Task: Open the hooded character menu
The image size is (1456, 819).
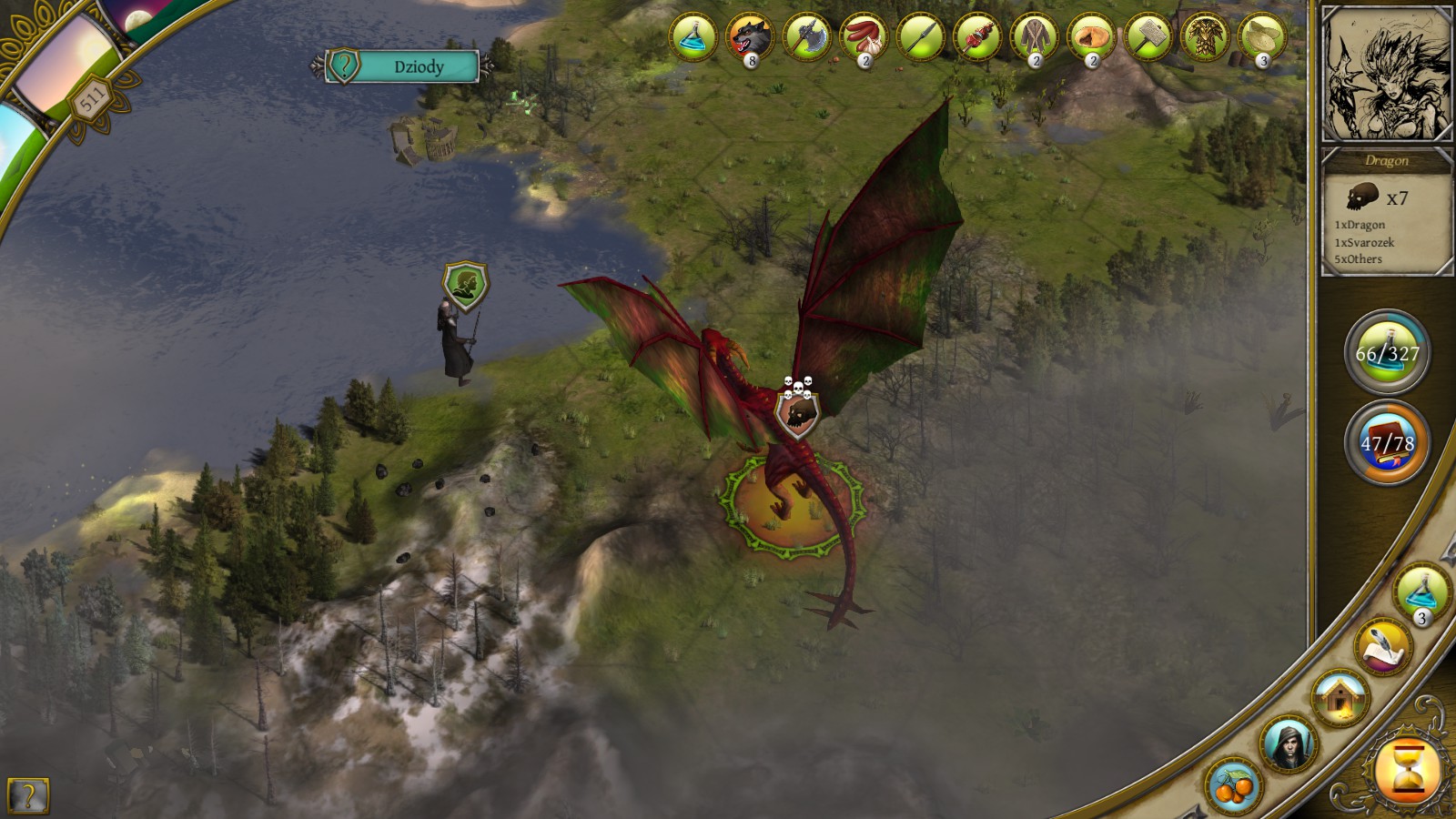Action: click(1288, 743)
